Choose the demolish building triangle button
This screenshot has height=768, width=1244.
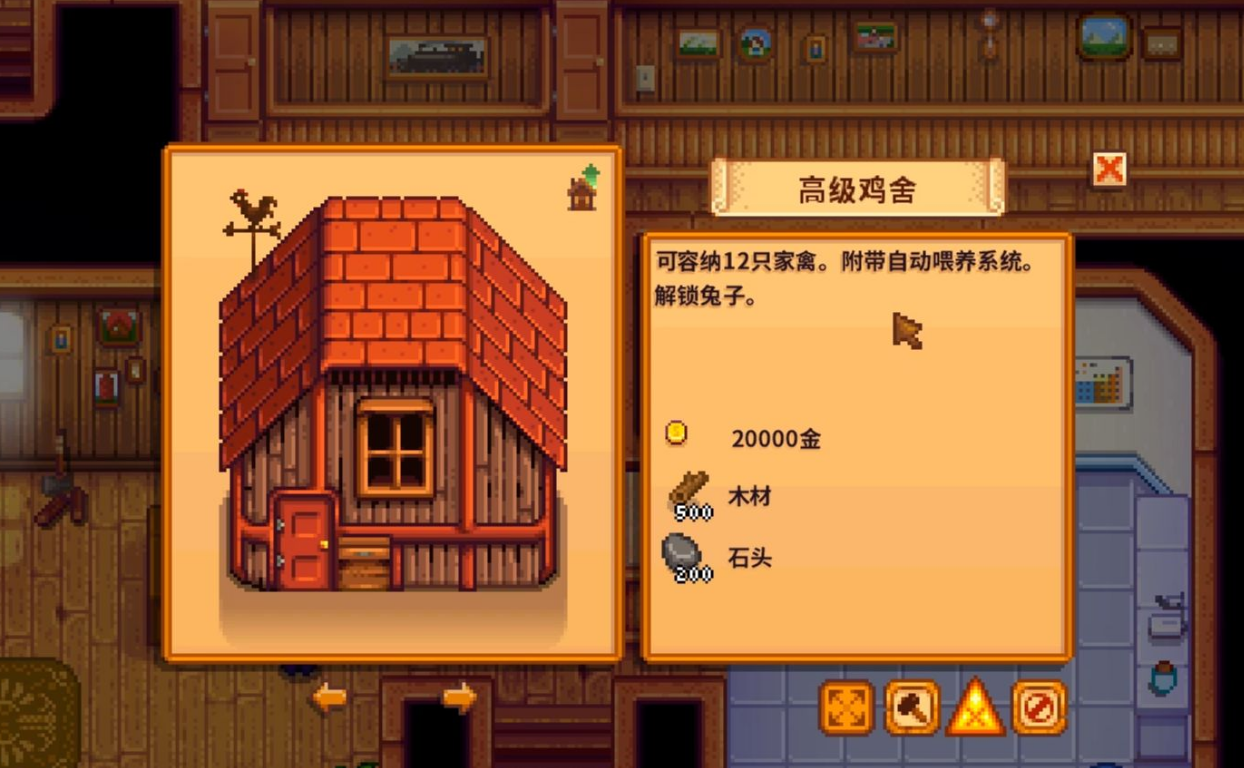976,708
